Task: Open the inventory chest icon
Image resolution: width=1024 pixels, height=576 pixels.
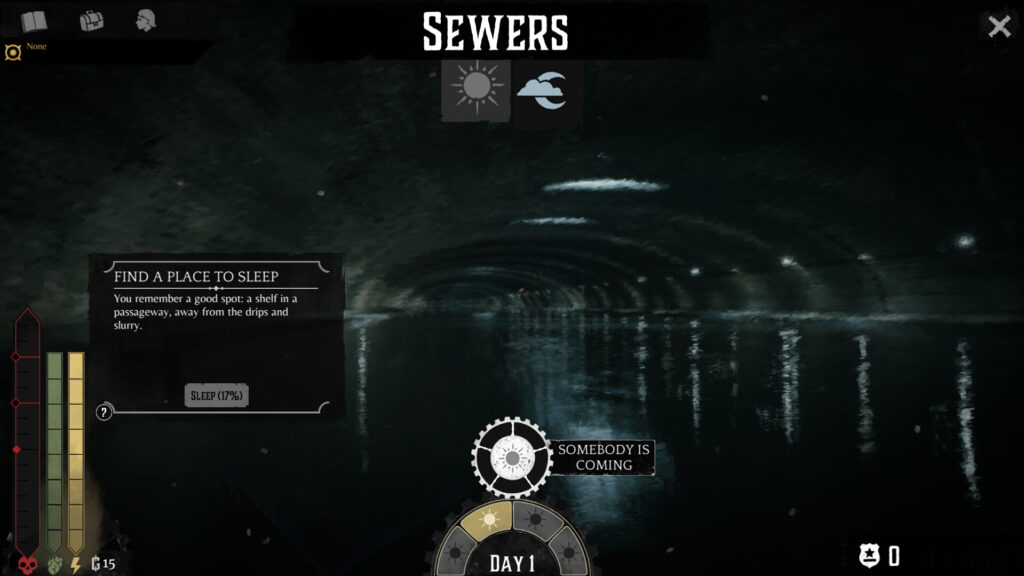Action: [91, 21]
